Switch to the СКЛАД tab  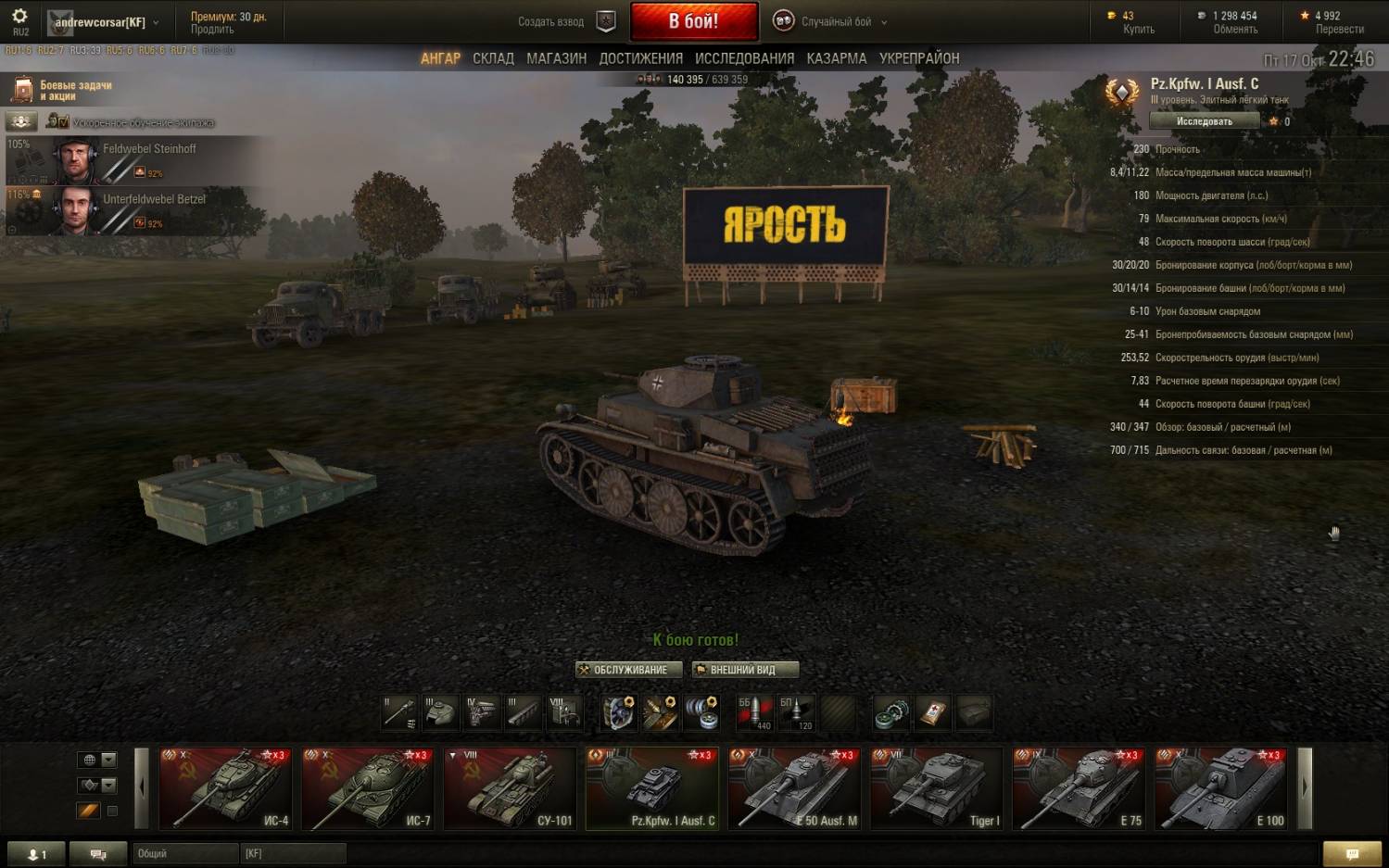493,58
